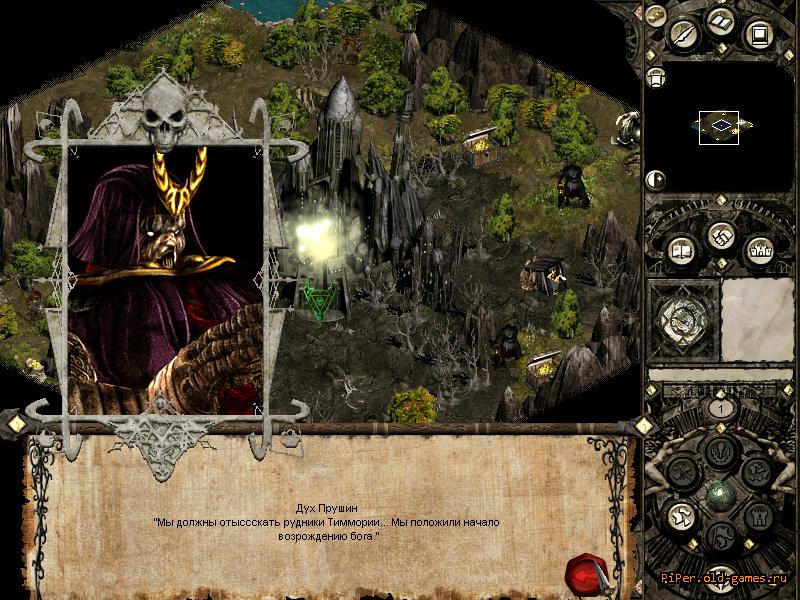Click the crescent moon icon by the minimap
This screenshot has height=600, width=800.
(657, 180)
